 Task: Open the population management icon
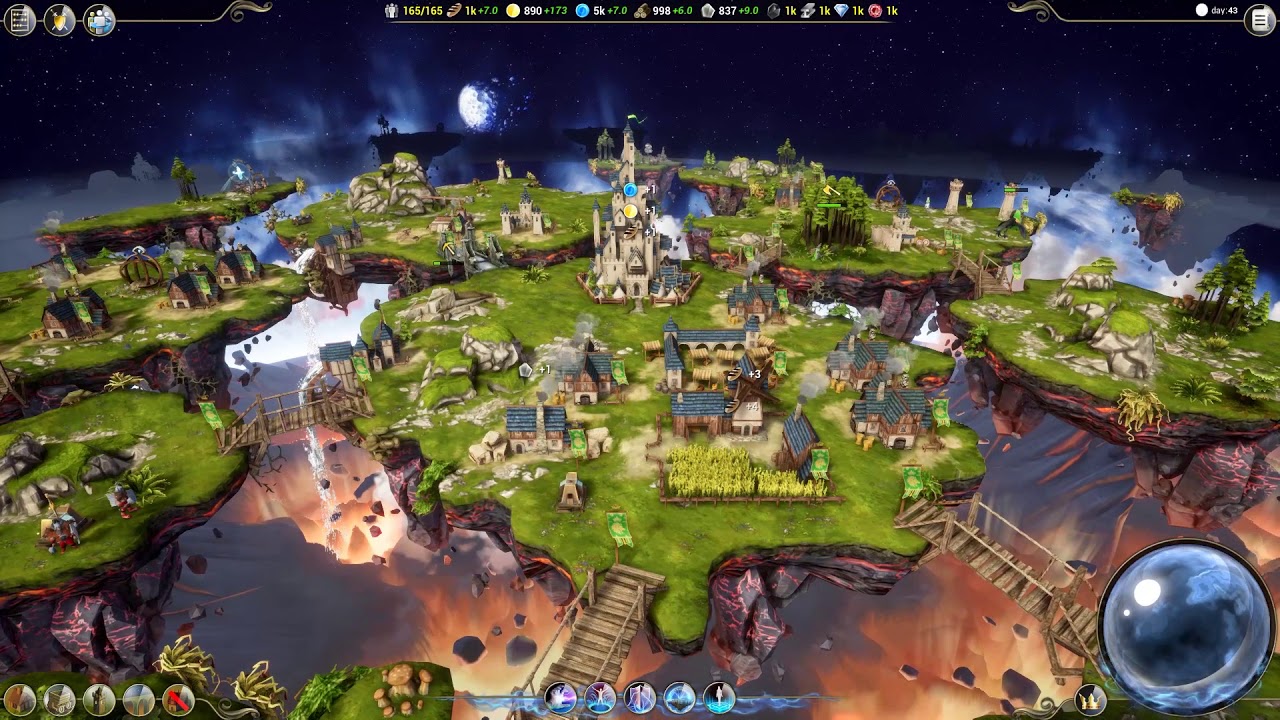99,19
